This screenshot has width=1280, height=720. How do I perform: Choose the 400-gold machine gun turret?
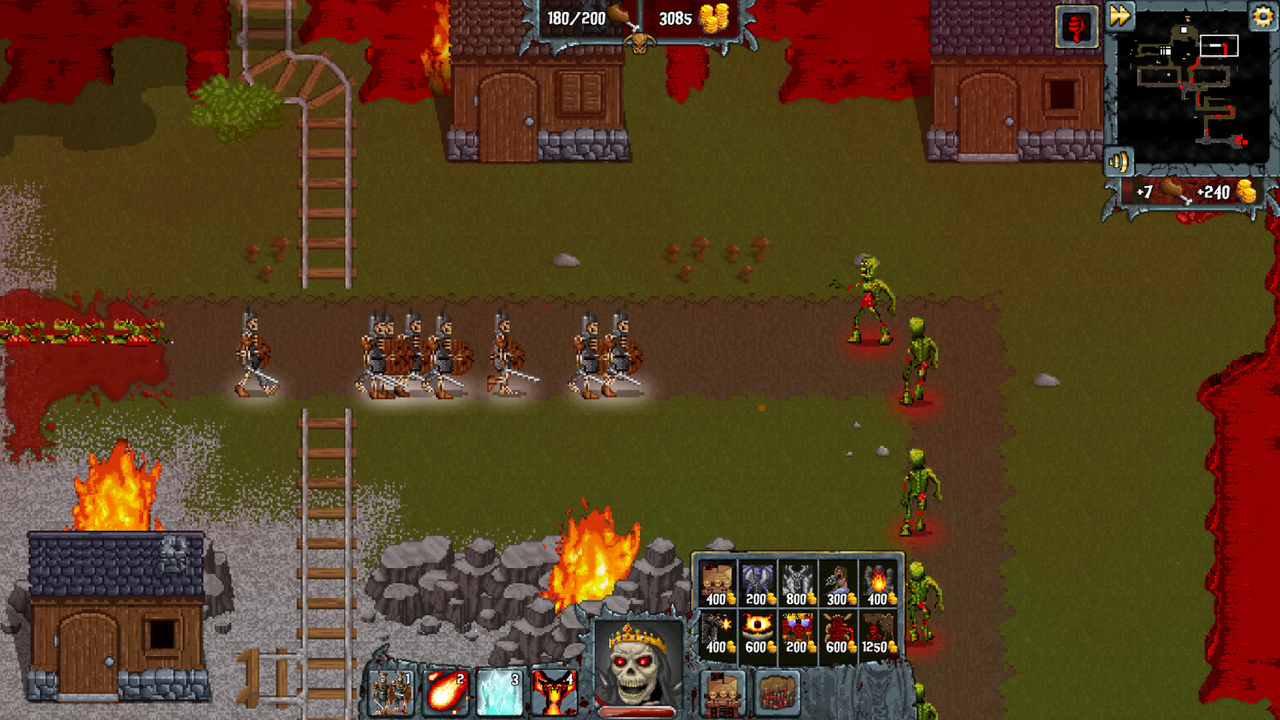pyautogui.click(x=718, y=628)
